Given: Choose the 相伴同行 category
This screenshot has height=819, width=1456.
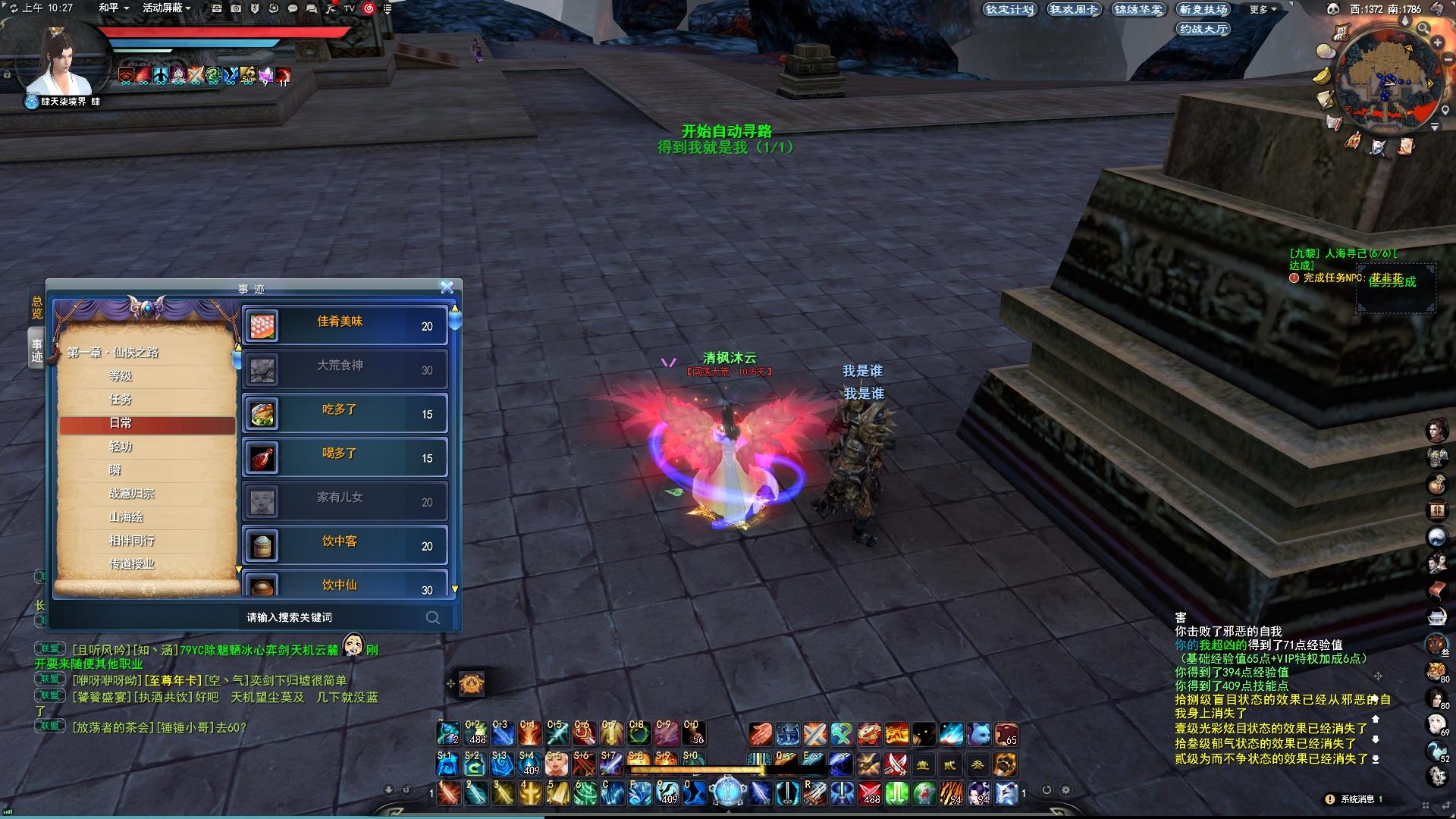Looking at the screenshot, I should point(131,541).
